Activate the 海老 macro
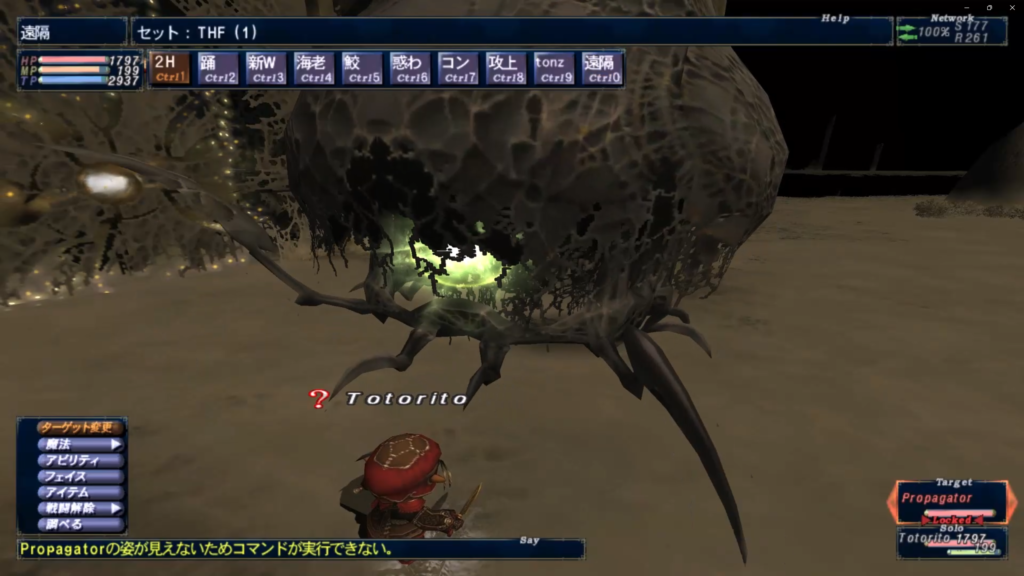Screen dimensions: 1024x576 point(314,68)
